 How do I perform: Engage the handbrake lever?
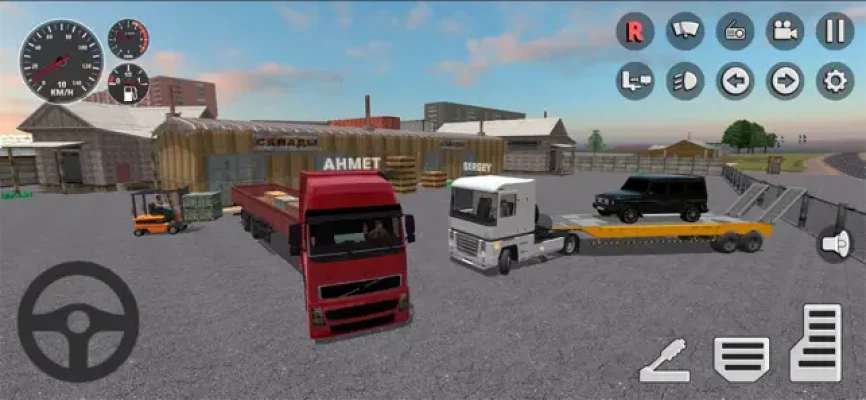pos(665,361)
